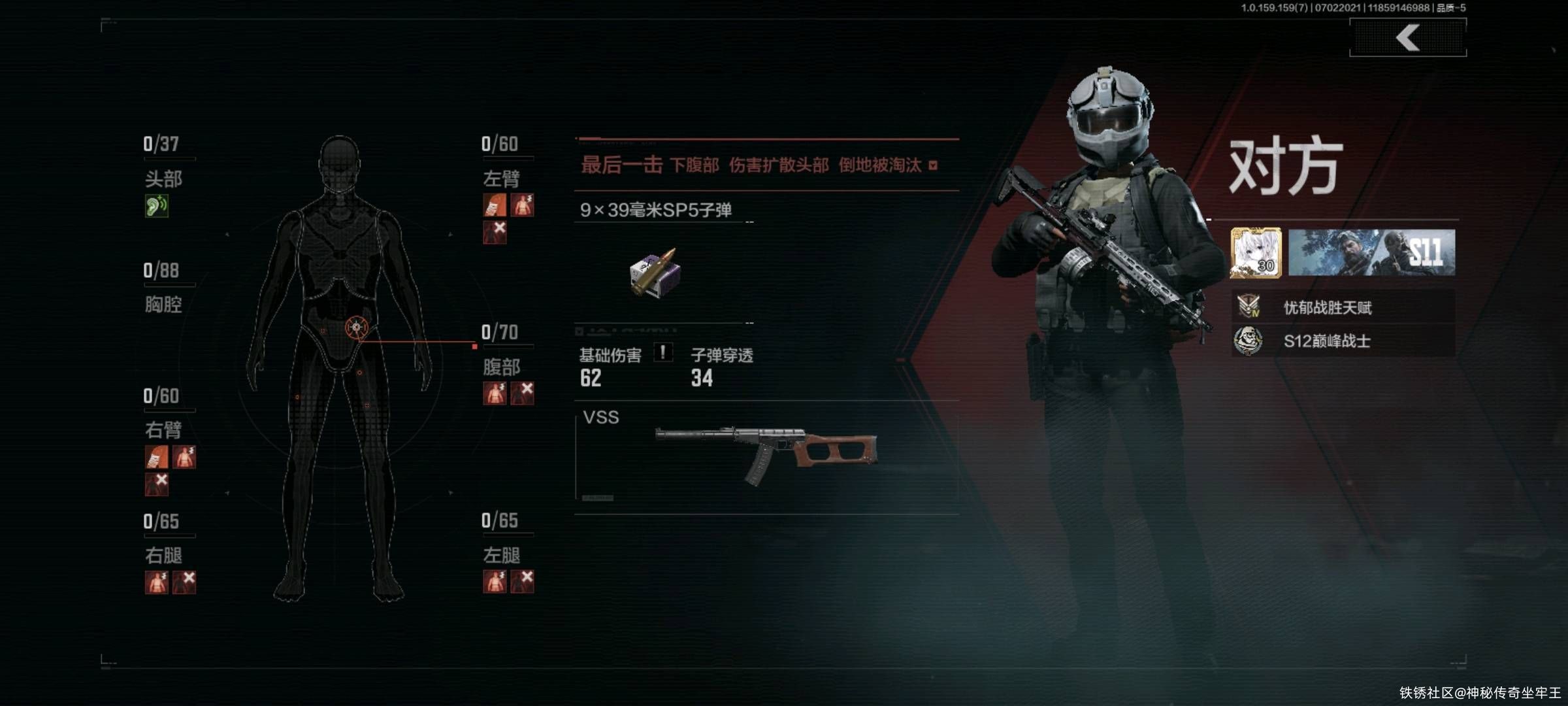Inspect the VSS rifle image

[766, 452]
